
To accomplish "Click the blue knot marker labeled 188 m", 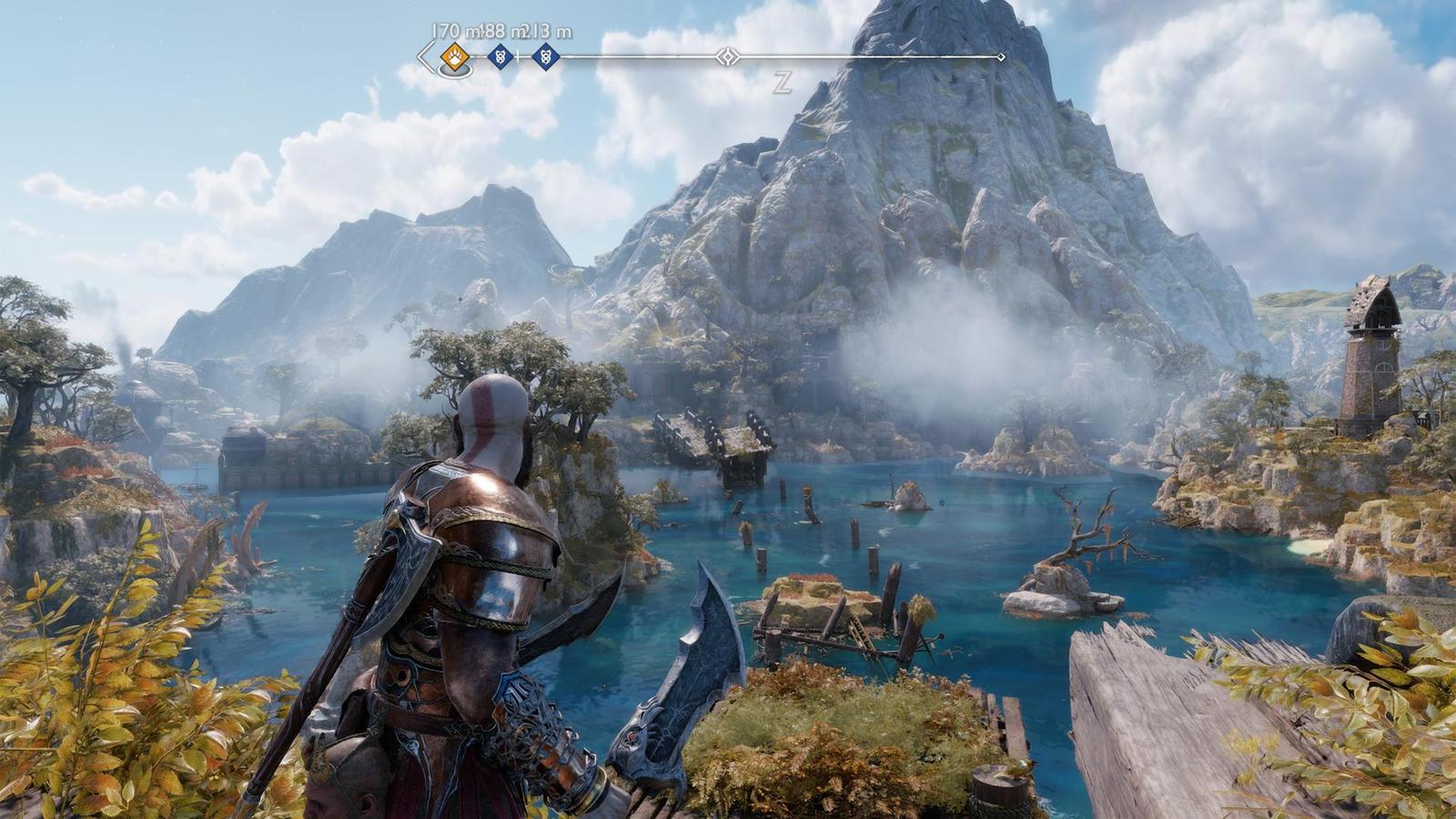I will coord(499,57).
